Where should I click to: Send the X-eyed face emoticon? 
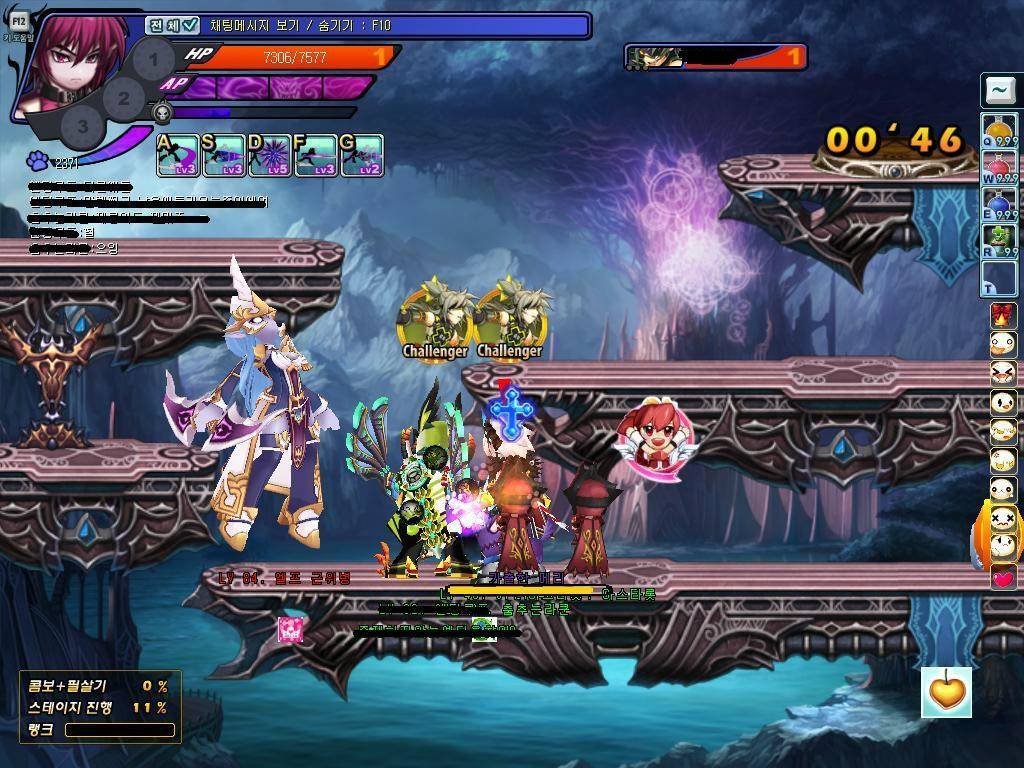pos(1002,519)
